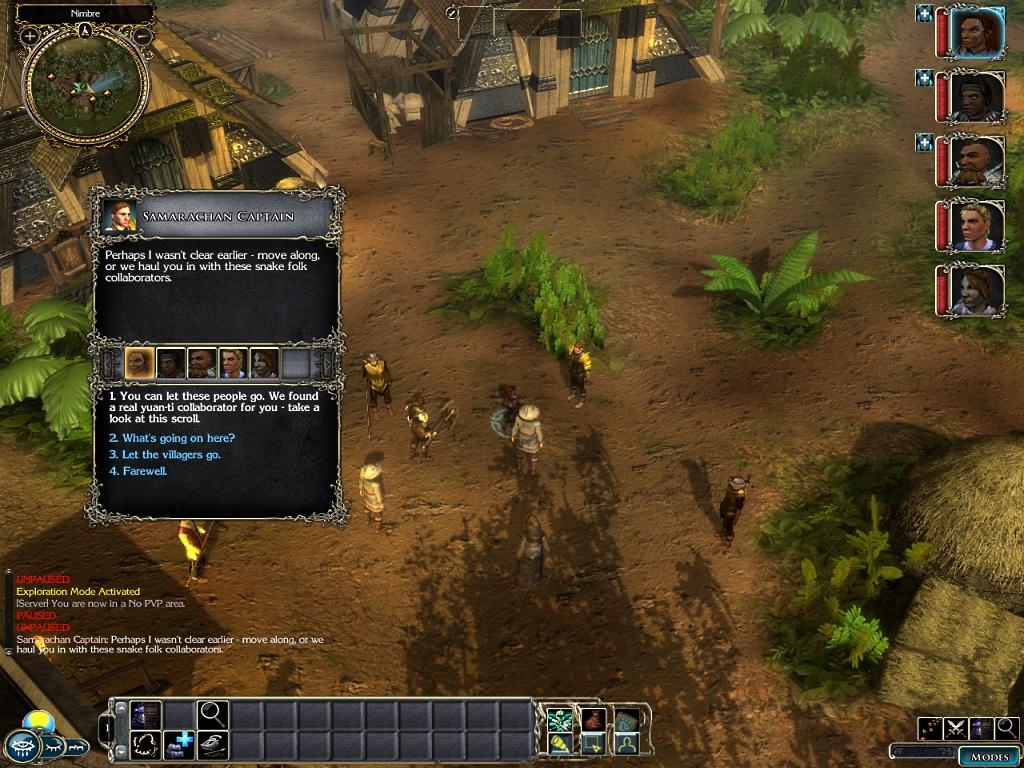The height and width of the screenshot is (768, 1024).
Task: Select the bearded dwarf party portrait
Action: 975,162
